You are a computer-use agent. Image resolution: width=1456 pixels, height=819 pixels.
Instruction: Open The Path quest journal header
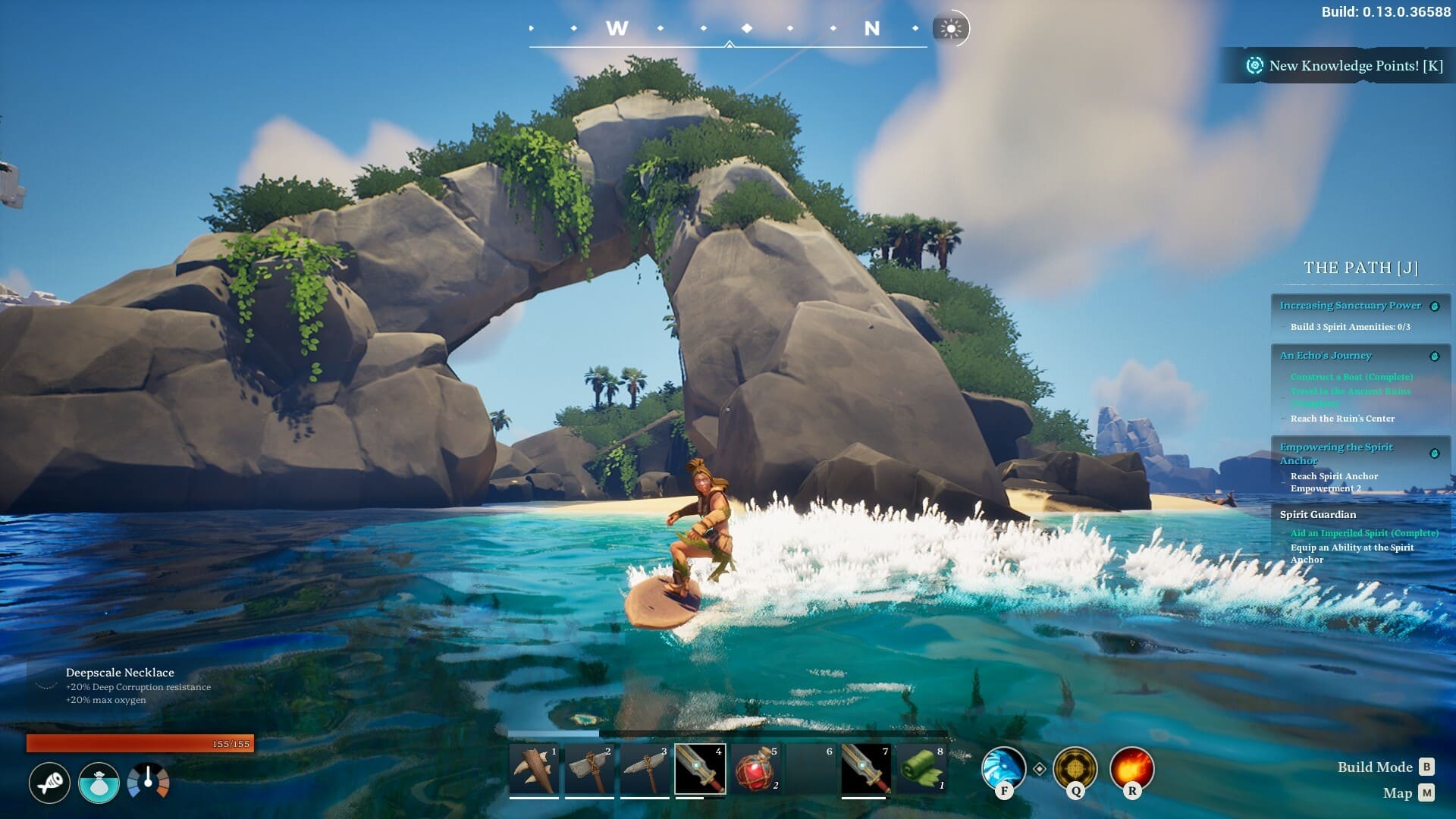[1360, 268]
